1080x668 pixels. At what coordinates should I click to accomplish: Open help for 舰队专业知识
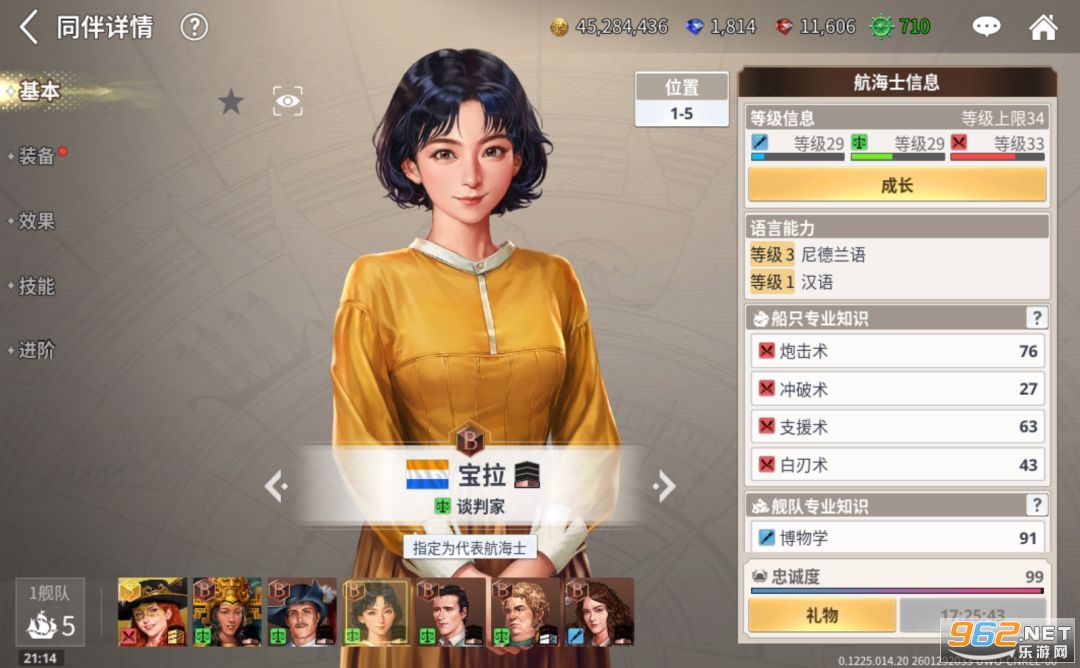(x=1036, y=505)
